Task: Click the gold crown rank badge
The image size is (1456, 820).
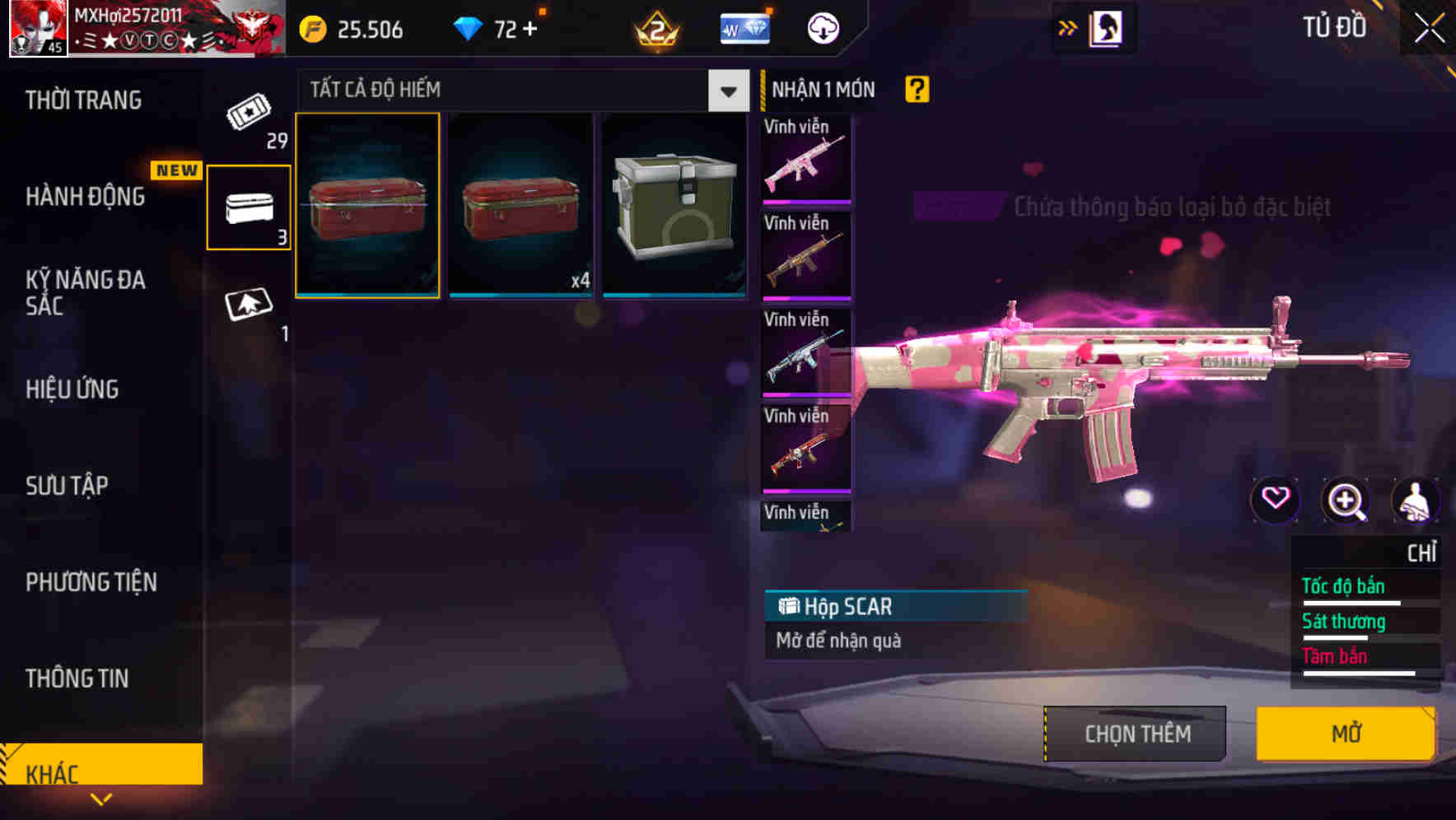Action: [655, 27]
